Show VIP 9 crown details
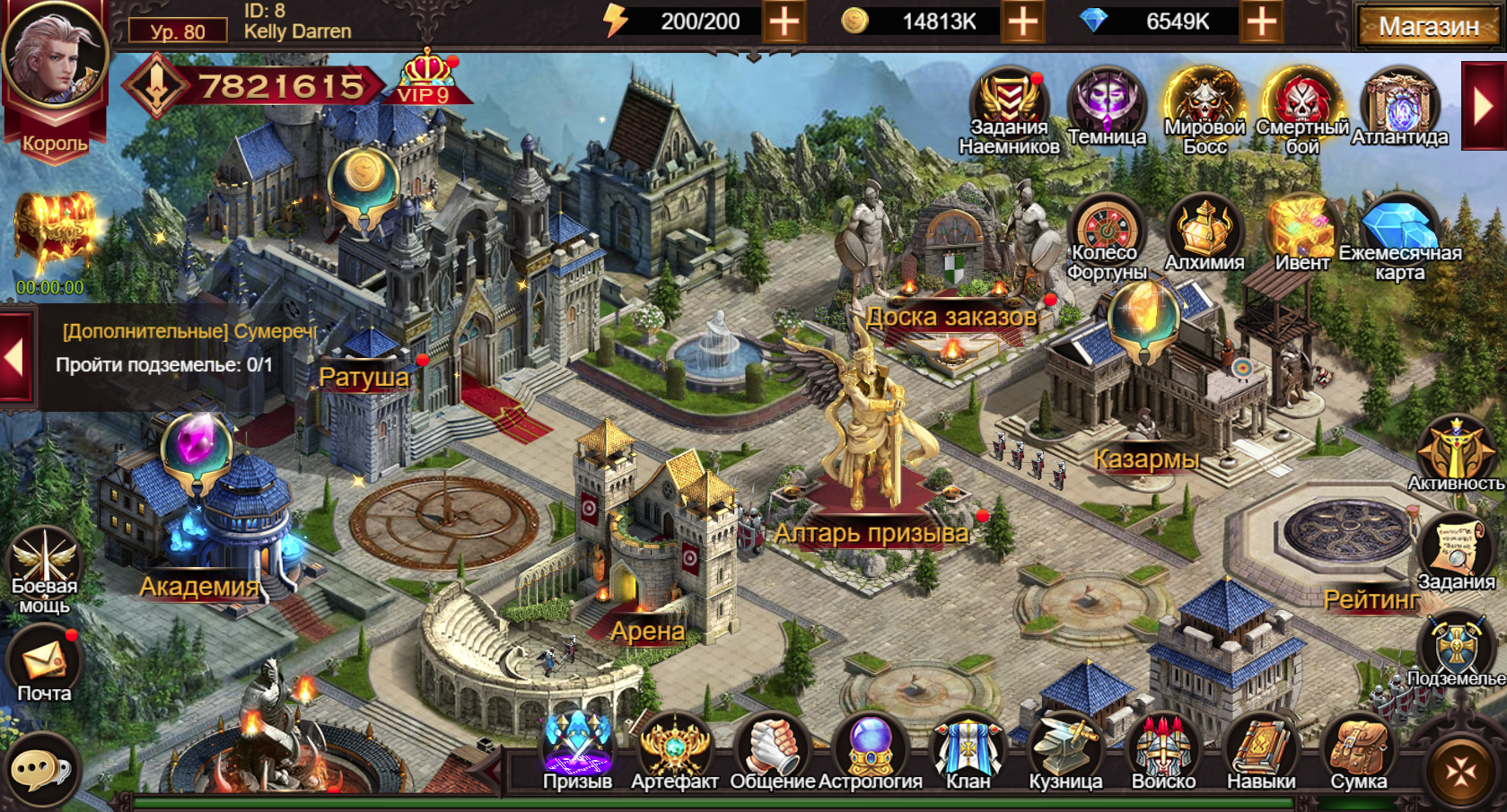 click(x=426, y=77)
